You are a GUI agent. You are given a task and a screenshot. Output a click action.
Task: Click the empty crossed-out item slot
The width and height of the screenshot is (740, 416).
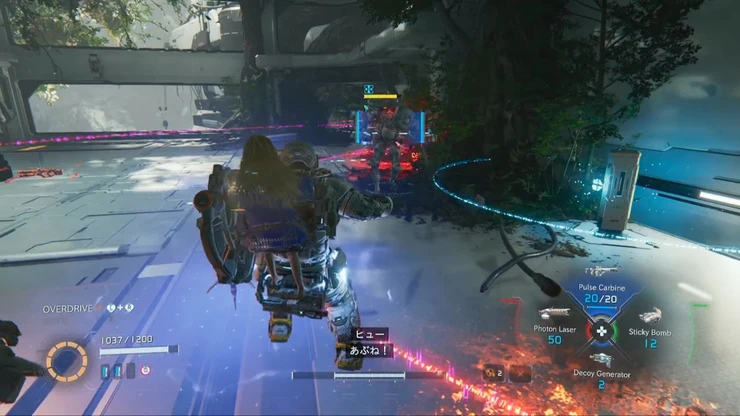520,373
